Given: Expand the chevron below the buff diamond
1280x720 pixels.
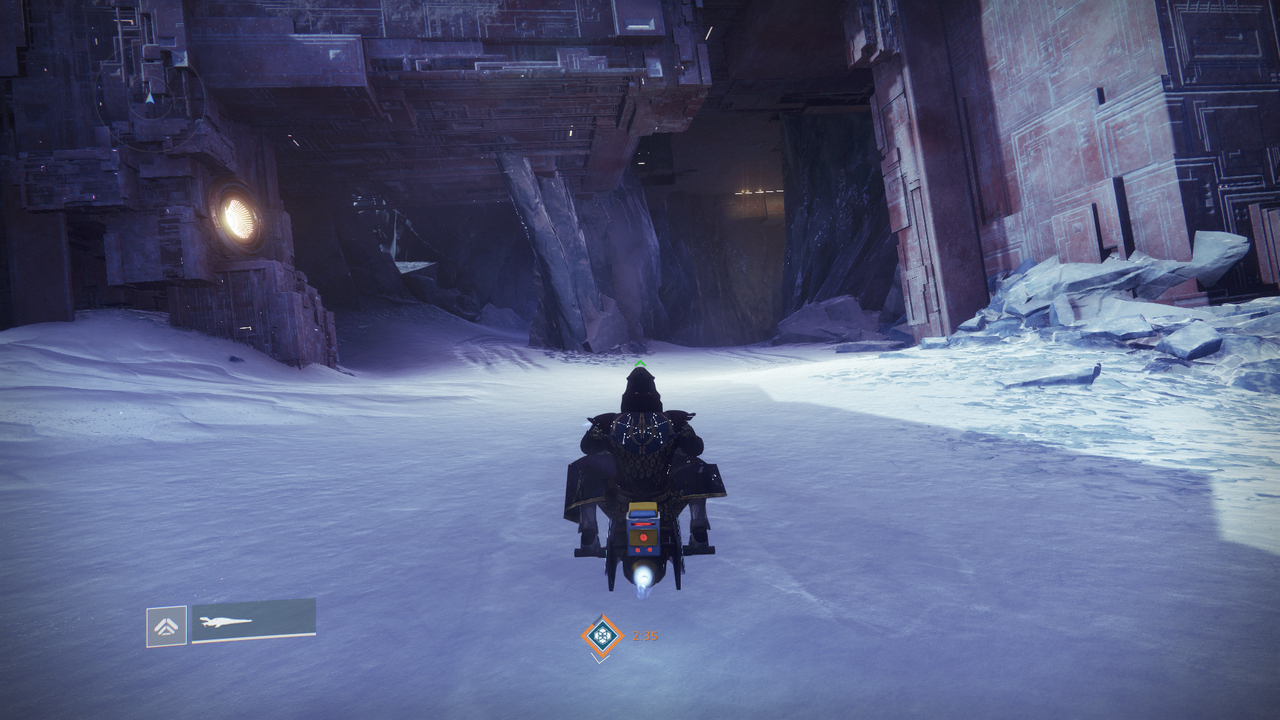Looking at the screenshot, I should coord(599,660).
